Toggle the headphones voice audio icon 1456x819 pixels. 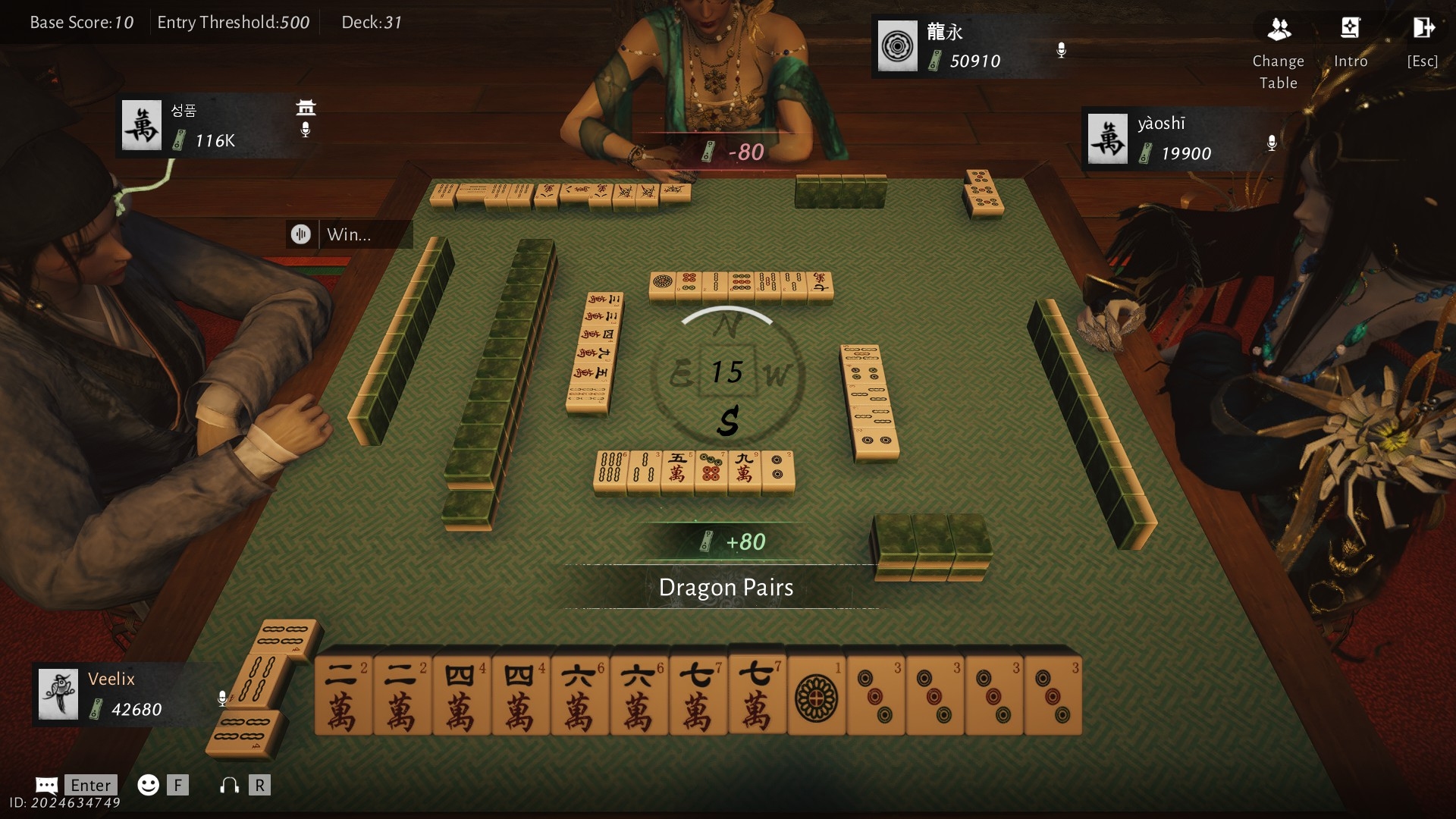point(229,785)
